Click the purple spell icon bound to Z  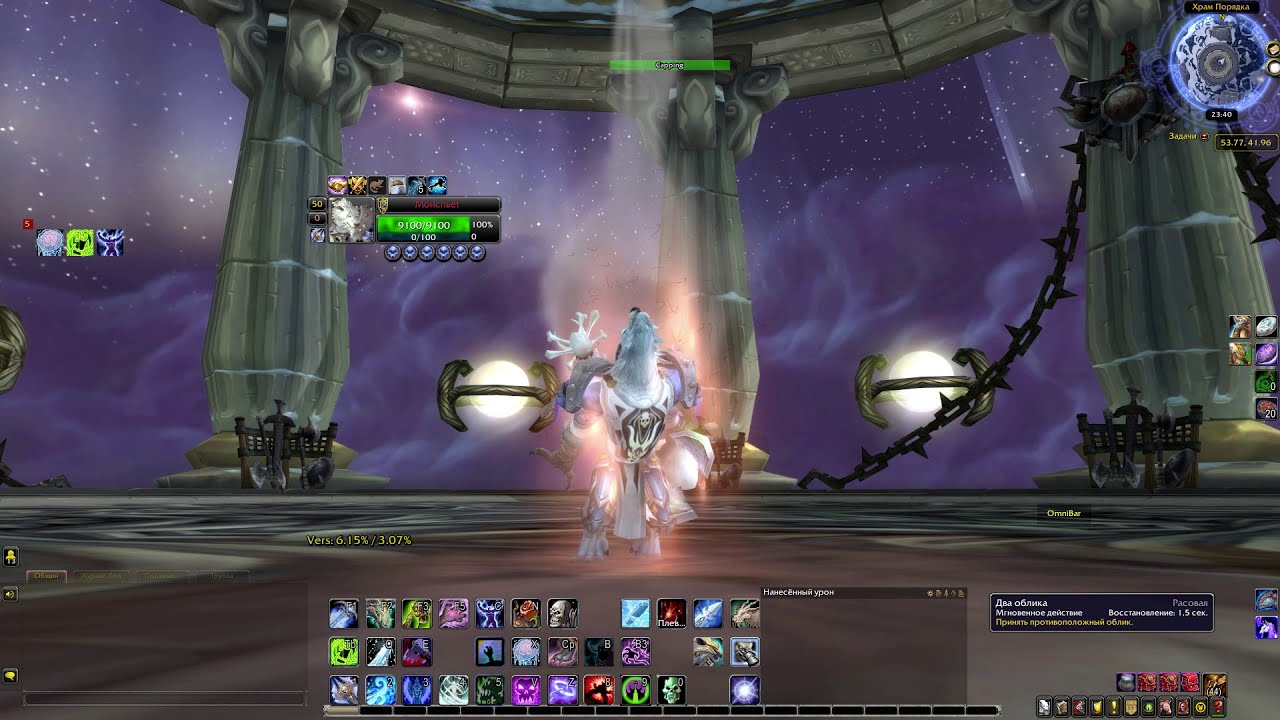564,690
